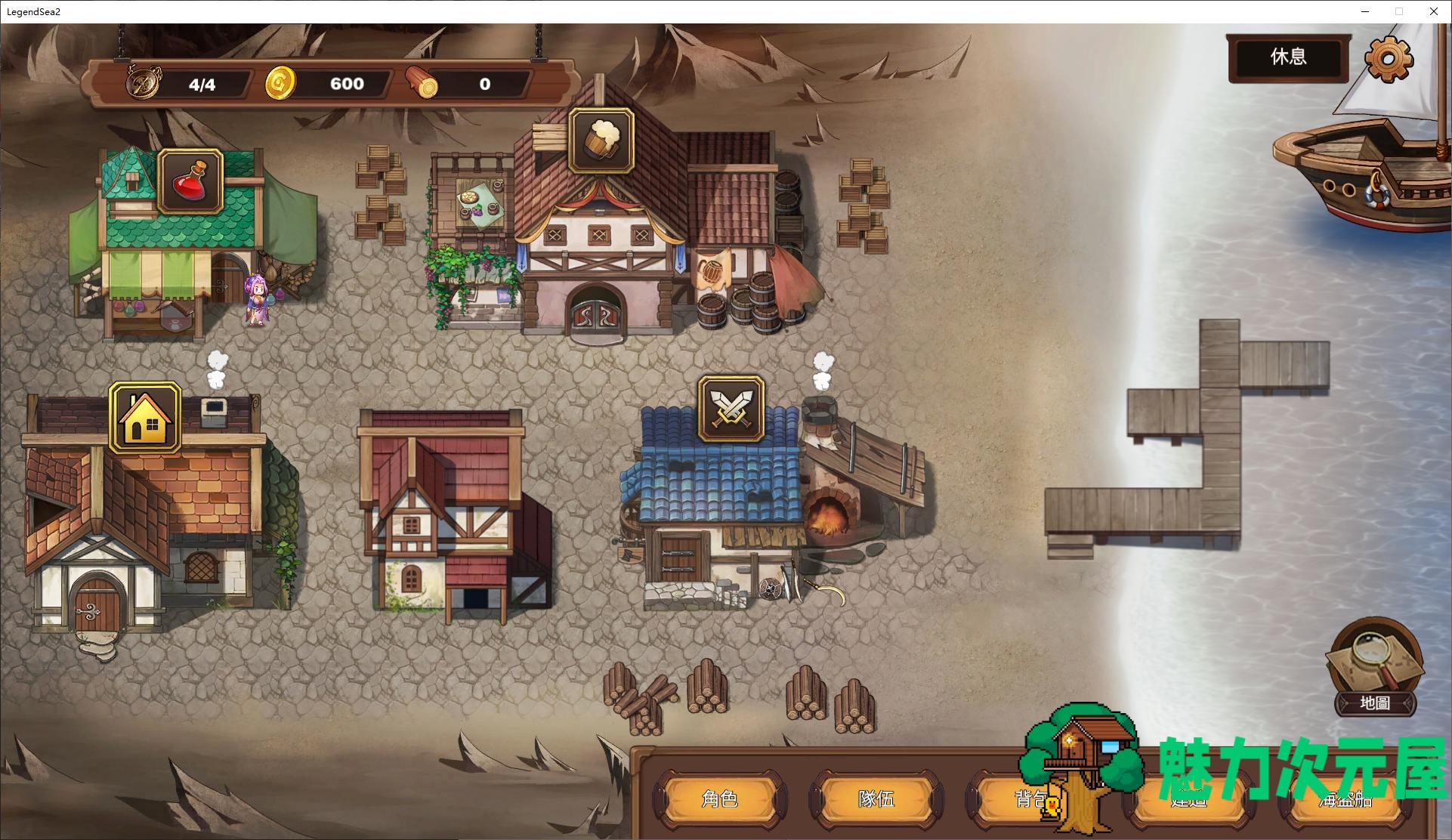Open the home via yellow house icon

[145, 417]
